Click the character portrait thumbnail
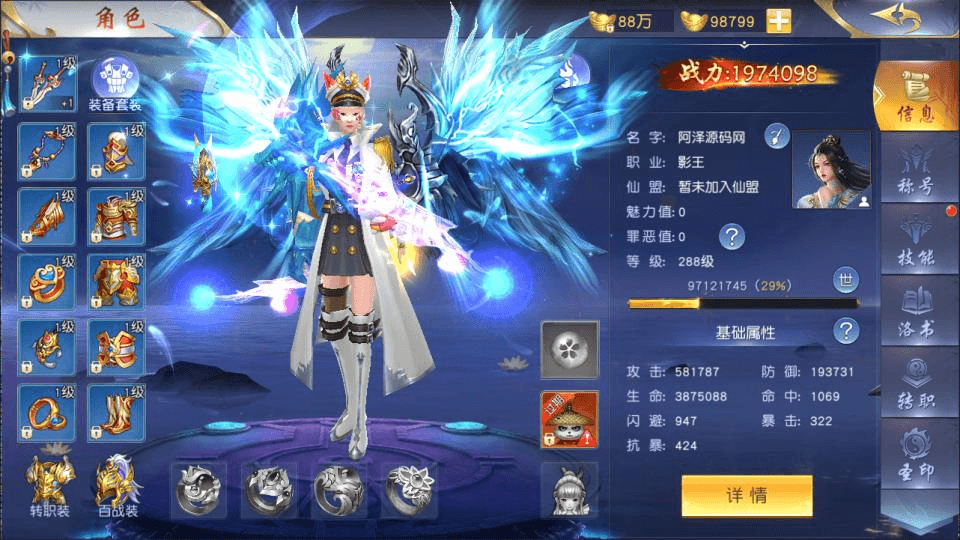 tap(830, 170)
